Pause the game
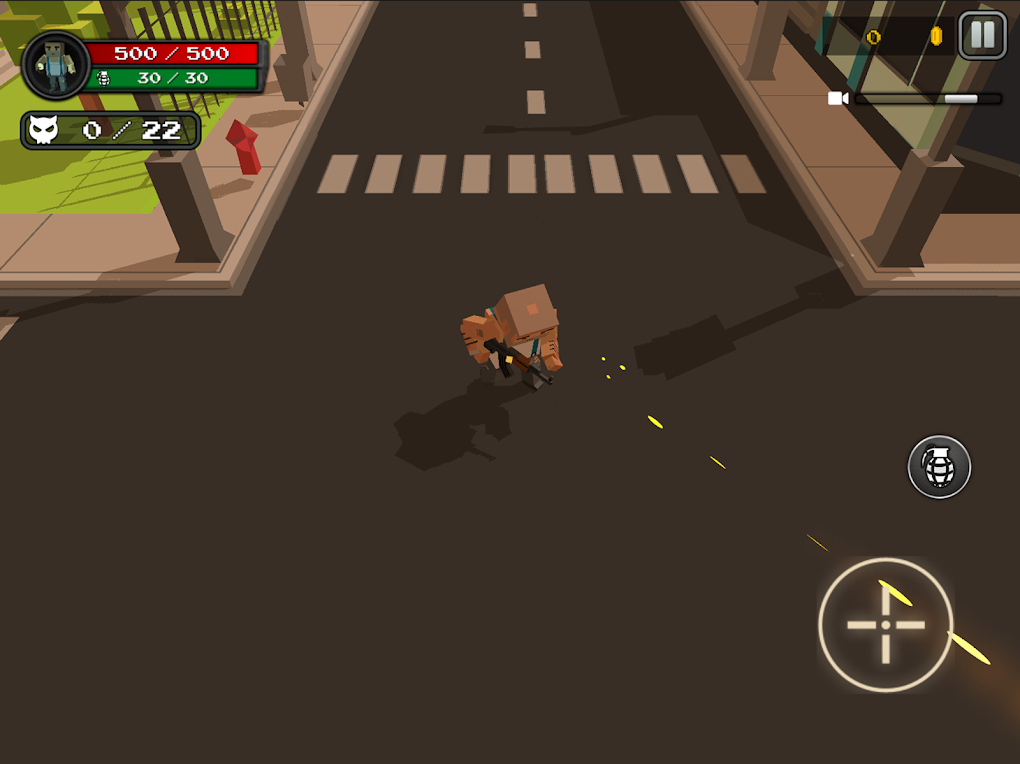 [x=982, y=36]
